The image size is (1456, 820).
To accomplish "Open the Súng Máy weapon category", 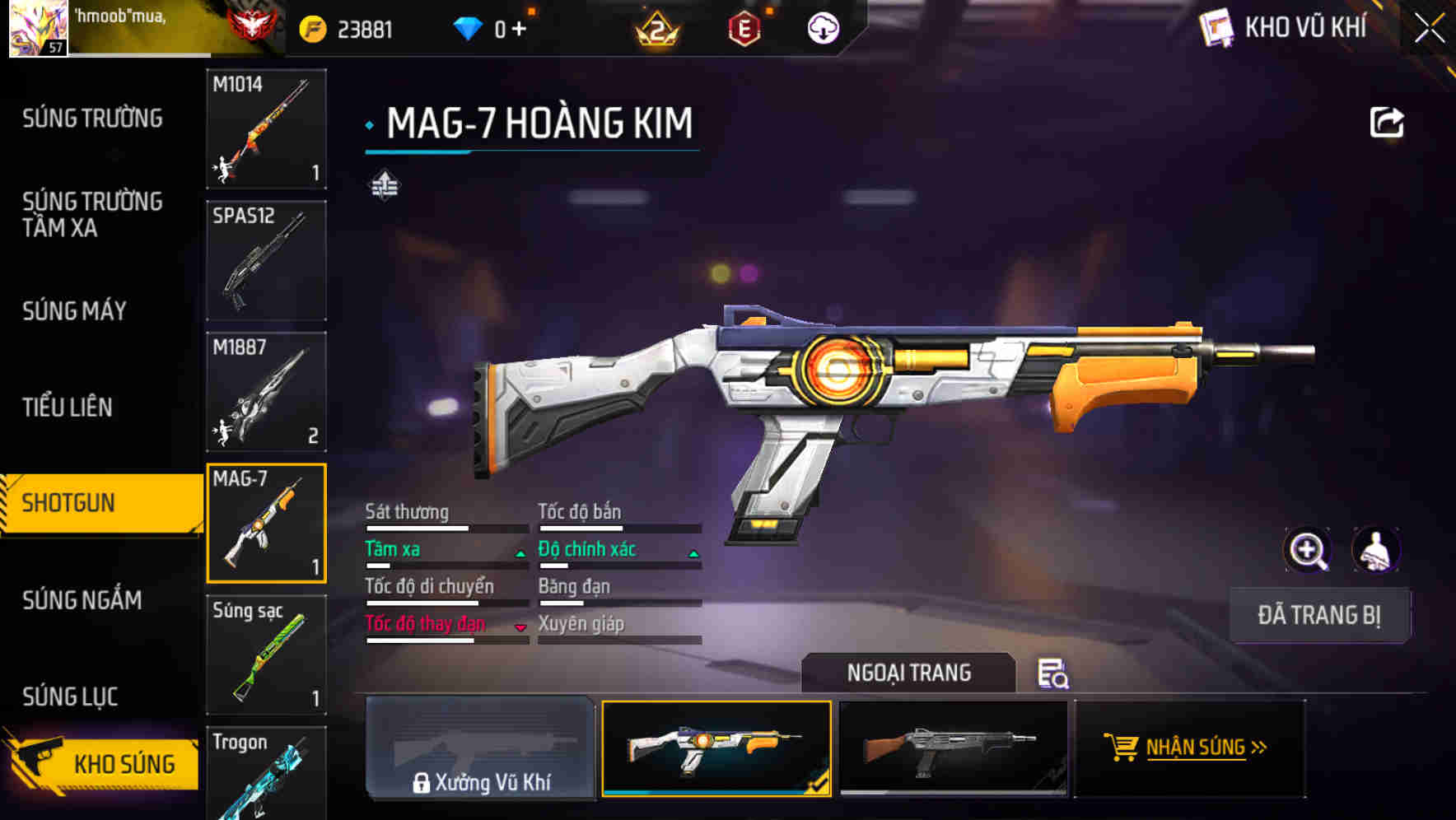I will [x=75, y=310].
